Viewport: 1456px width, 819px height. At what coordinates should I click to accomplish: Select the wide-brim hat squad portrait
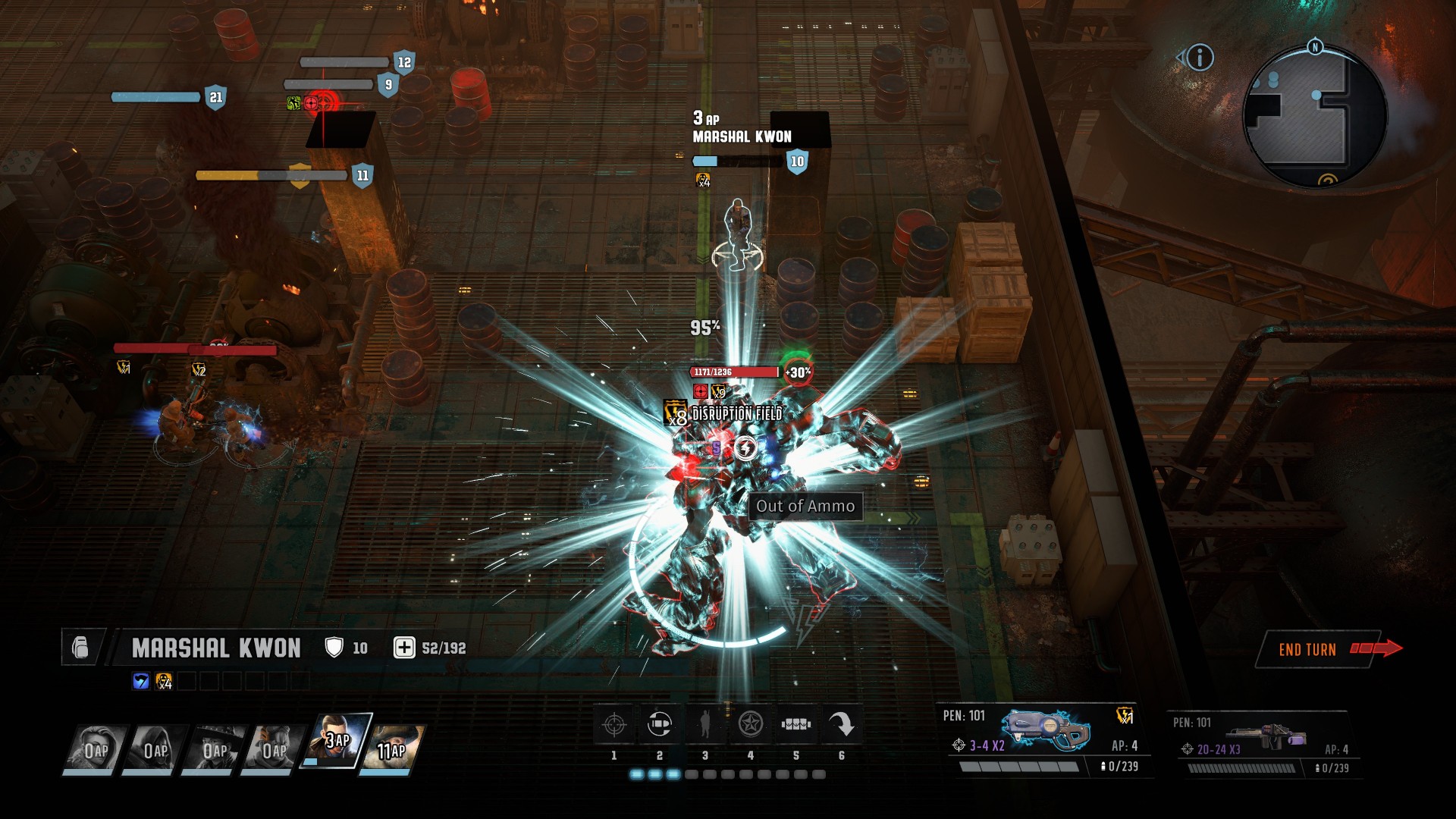(215, 748)
